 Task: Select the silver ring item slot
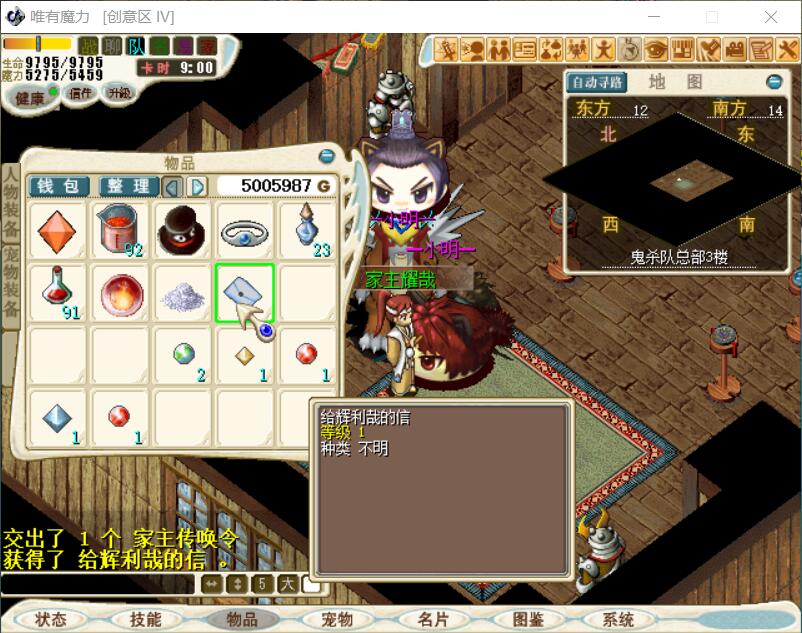coord(244,231)
